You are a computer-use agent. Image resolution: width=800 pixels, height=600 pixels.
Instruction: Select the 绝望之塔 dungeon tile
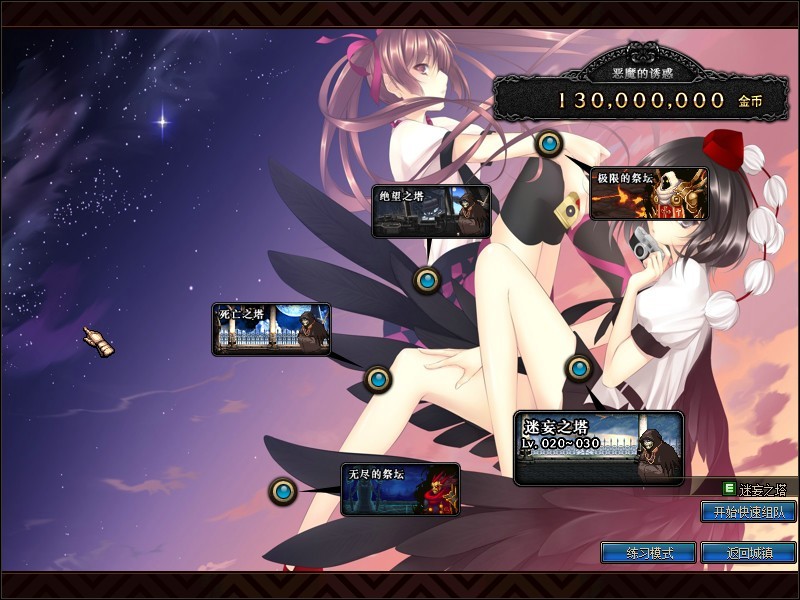(431, 211)
